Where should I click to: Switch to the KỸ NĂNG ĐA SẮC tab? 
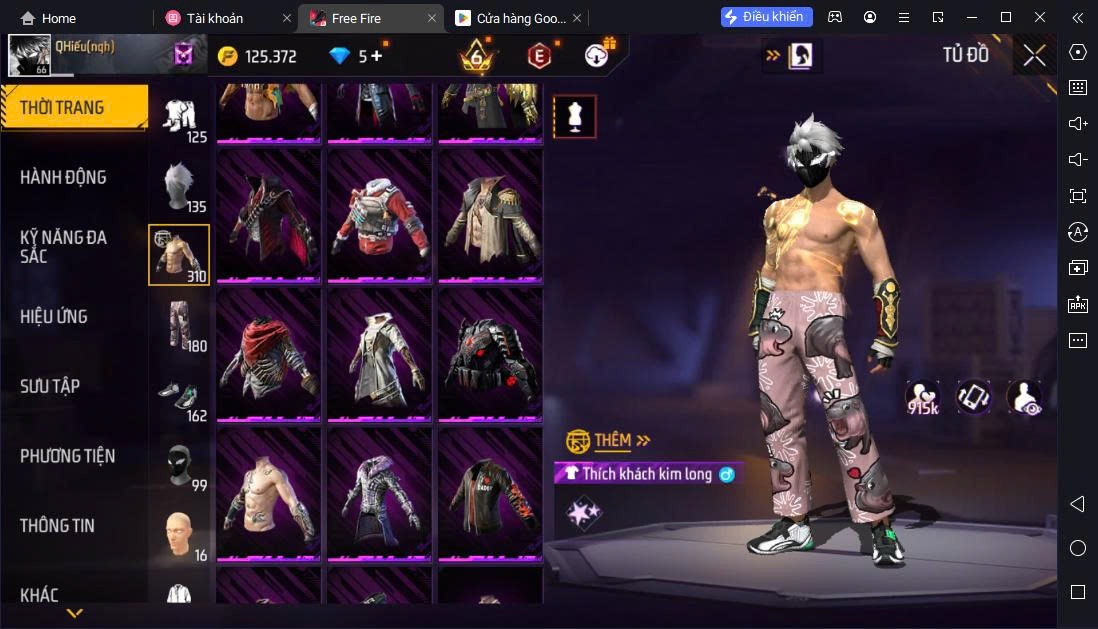[63, 247]
